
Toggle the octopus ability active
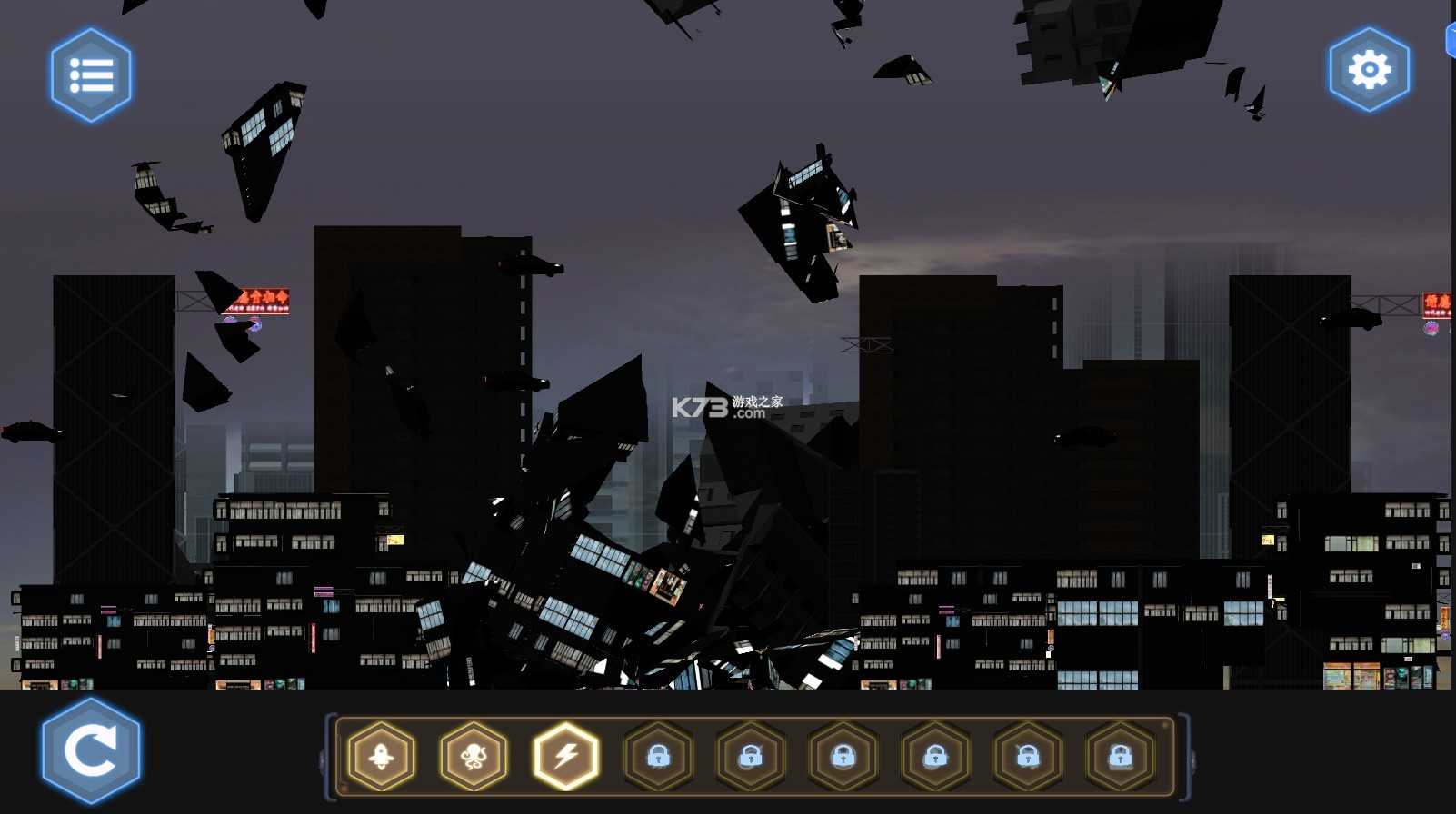pos(474,757)
